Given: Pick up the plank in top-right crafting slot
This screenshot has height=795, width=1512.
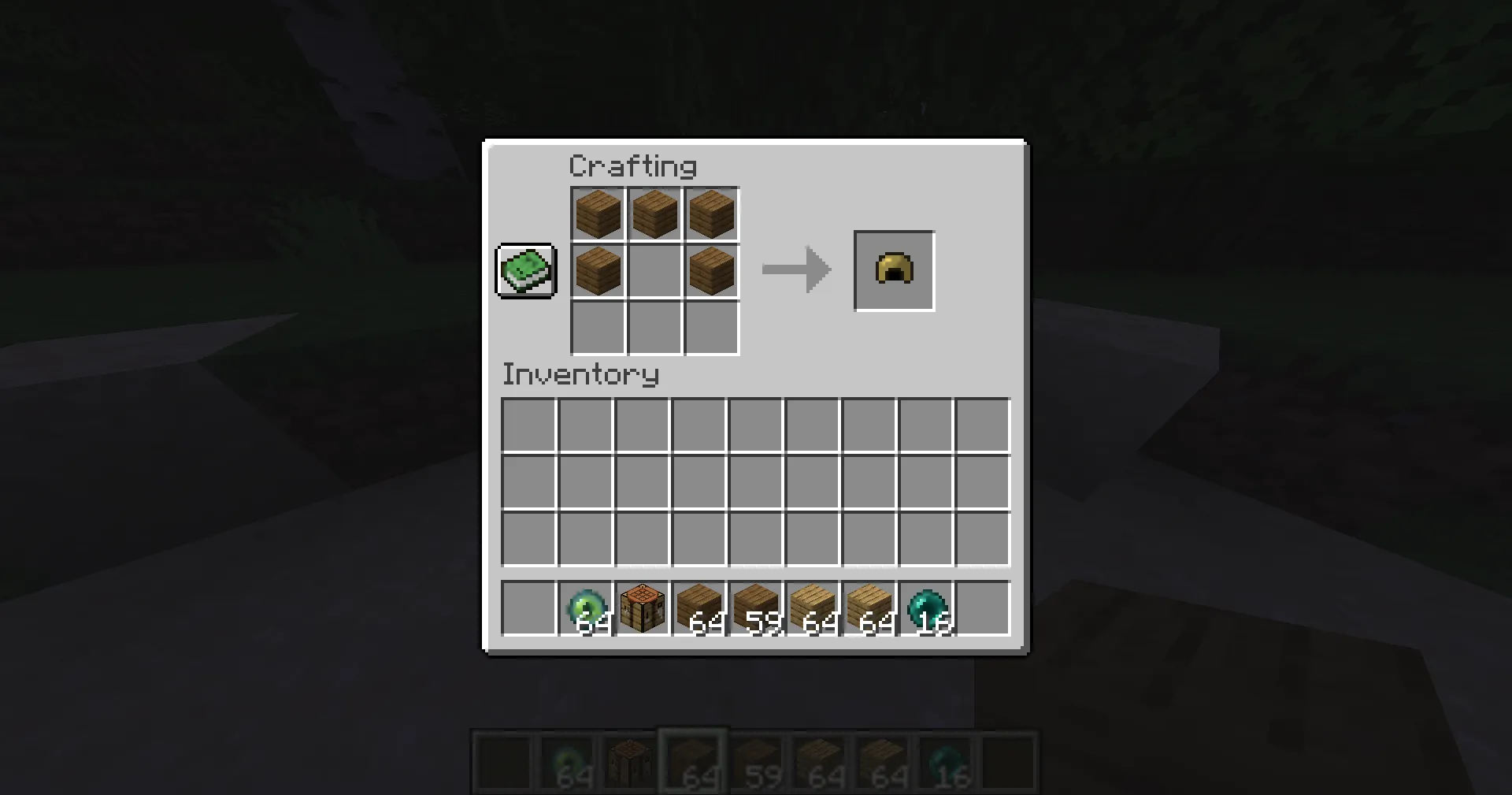Looking at the screenshot, I should (711, 213).
